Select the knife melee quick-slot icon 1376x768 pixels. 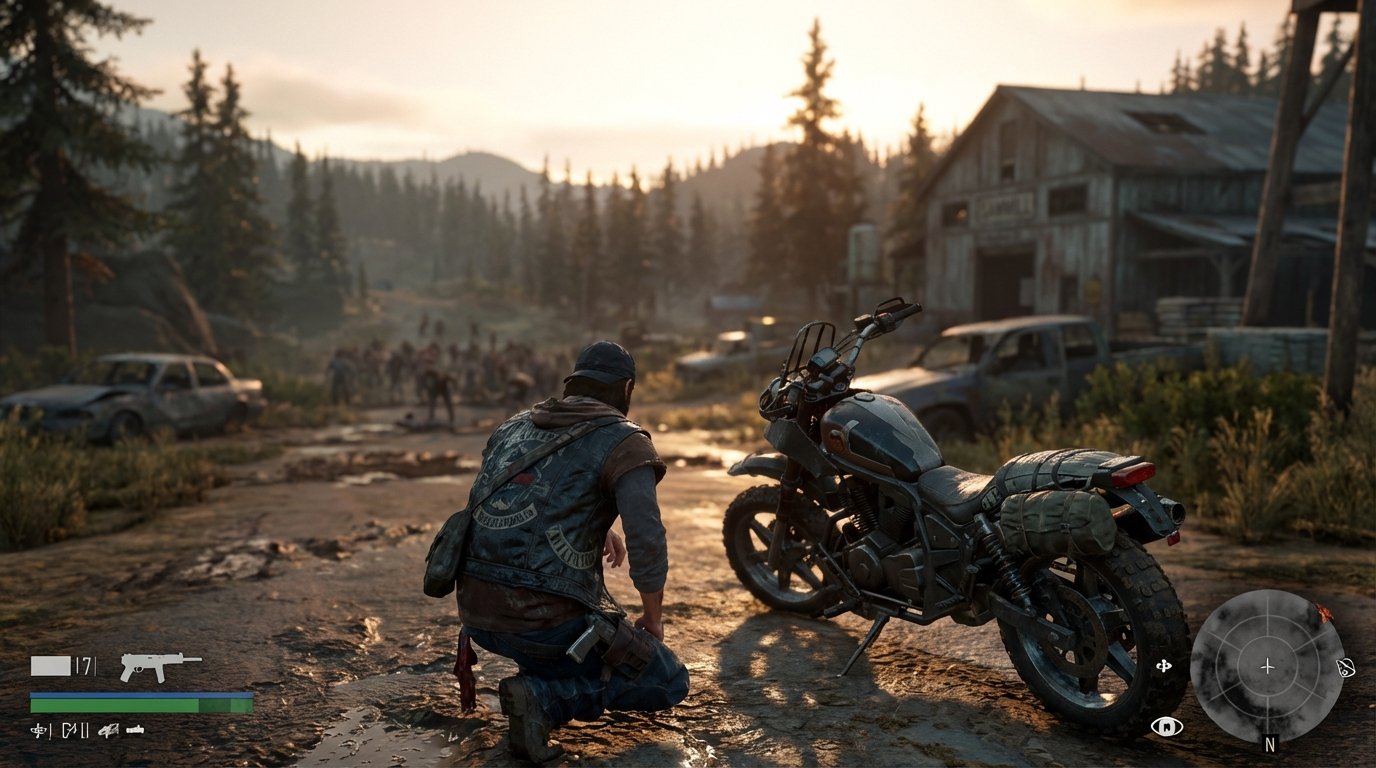click(x=70, y=730)
